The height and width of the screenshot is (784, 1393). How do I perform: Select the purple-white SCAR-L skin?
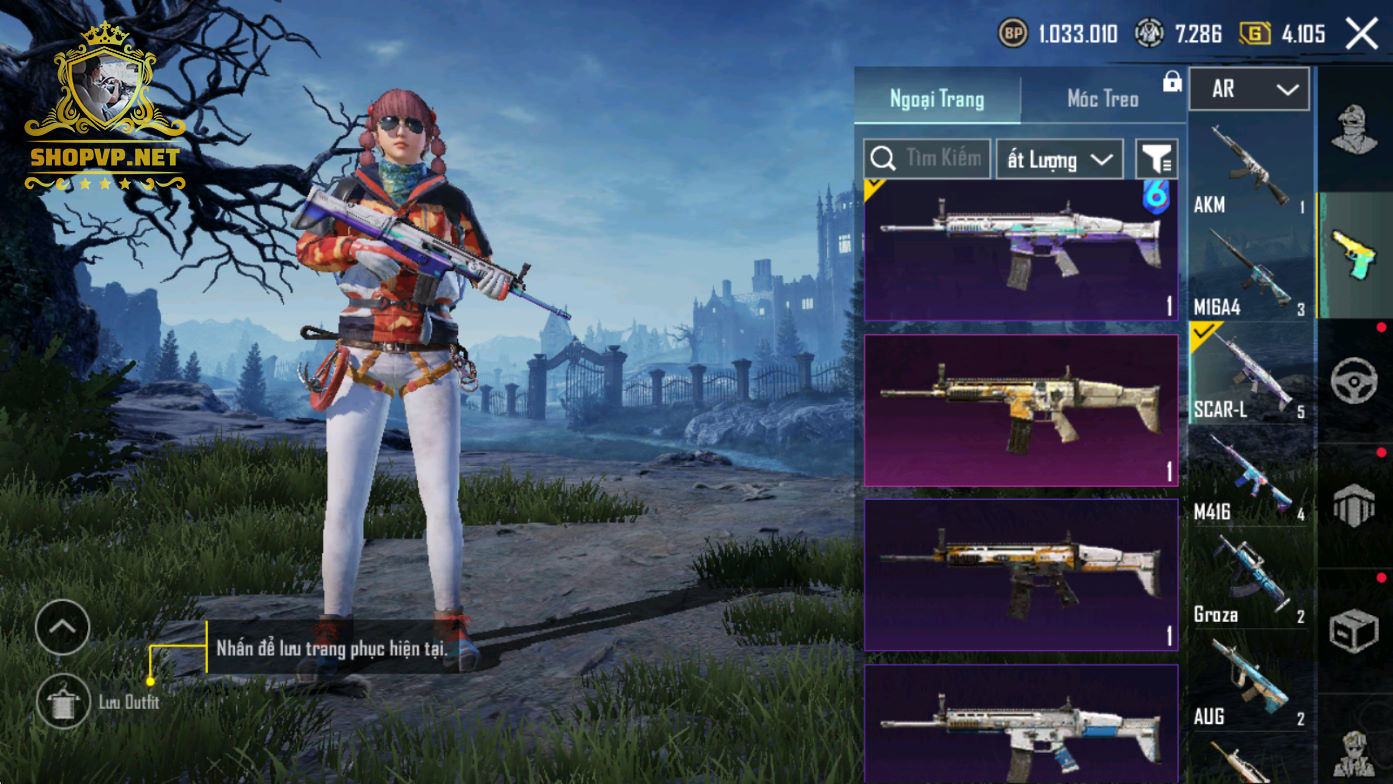click(x=1021, y=250)
